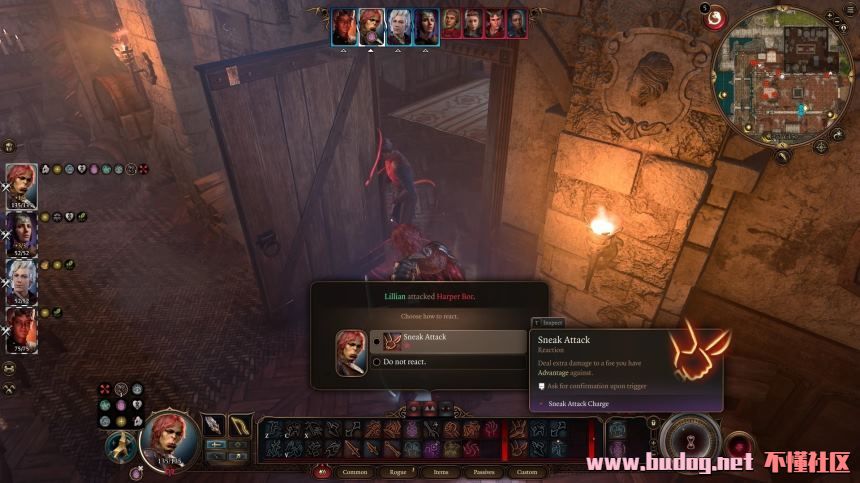Click the red swirl icon beside the minimap
Viewport: 860px width, 483px height.
716,17
